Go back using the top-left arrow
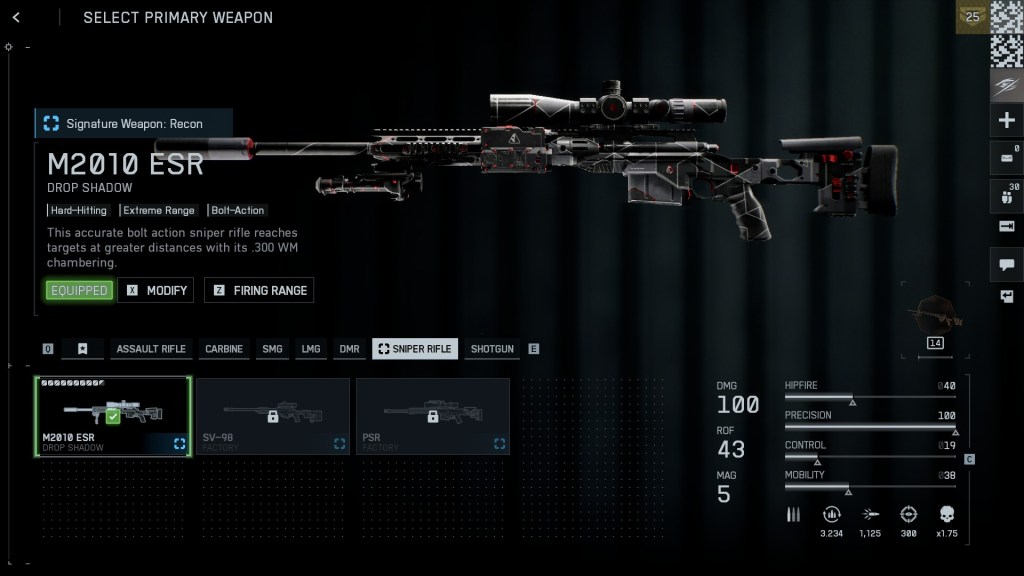The width and height of the screenshot is (1024, 576). pos(17,18)
